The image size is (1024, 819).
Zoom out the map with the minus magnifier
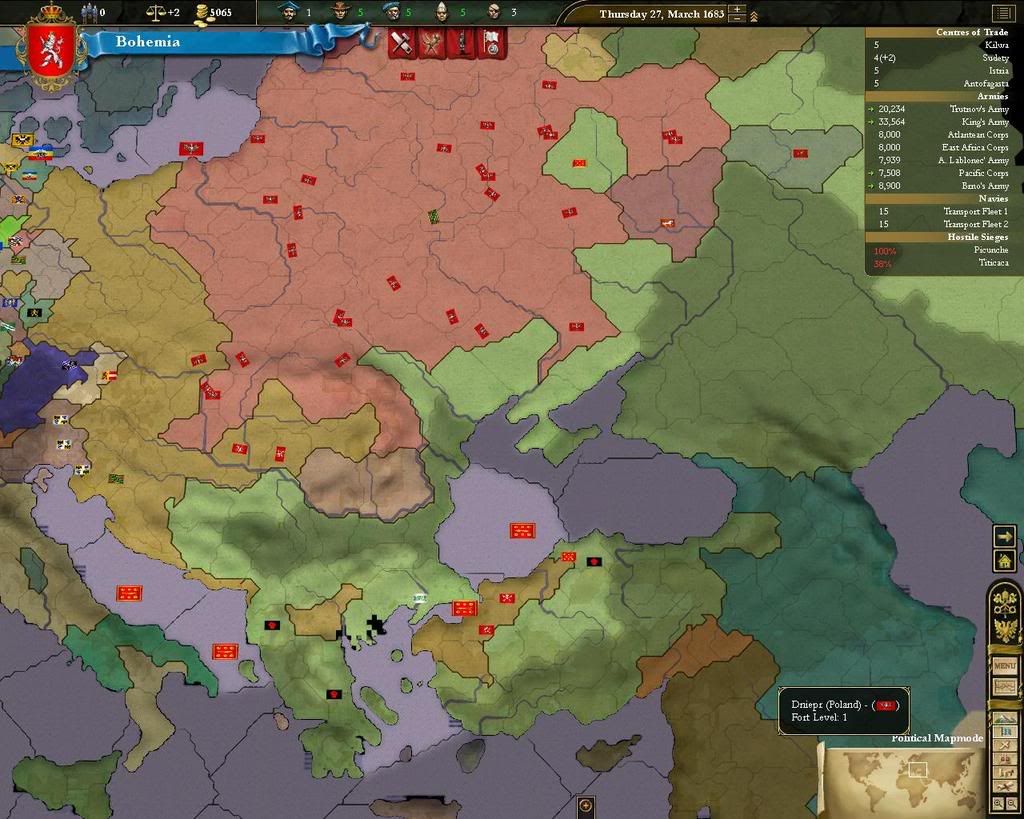click(1011, 803)
